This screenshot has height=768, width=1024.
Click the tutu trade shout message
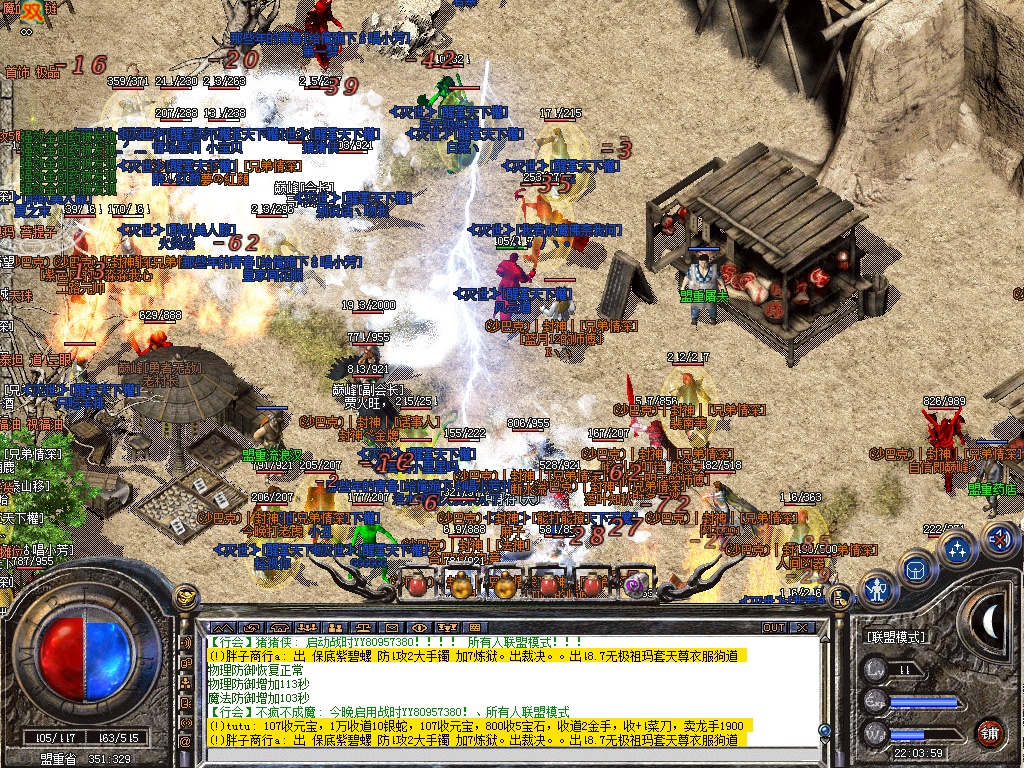point(480,725)
